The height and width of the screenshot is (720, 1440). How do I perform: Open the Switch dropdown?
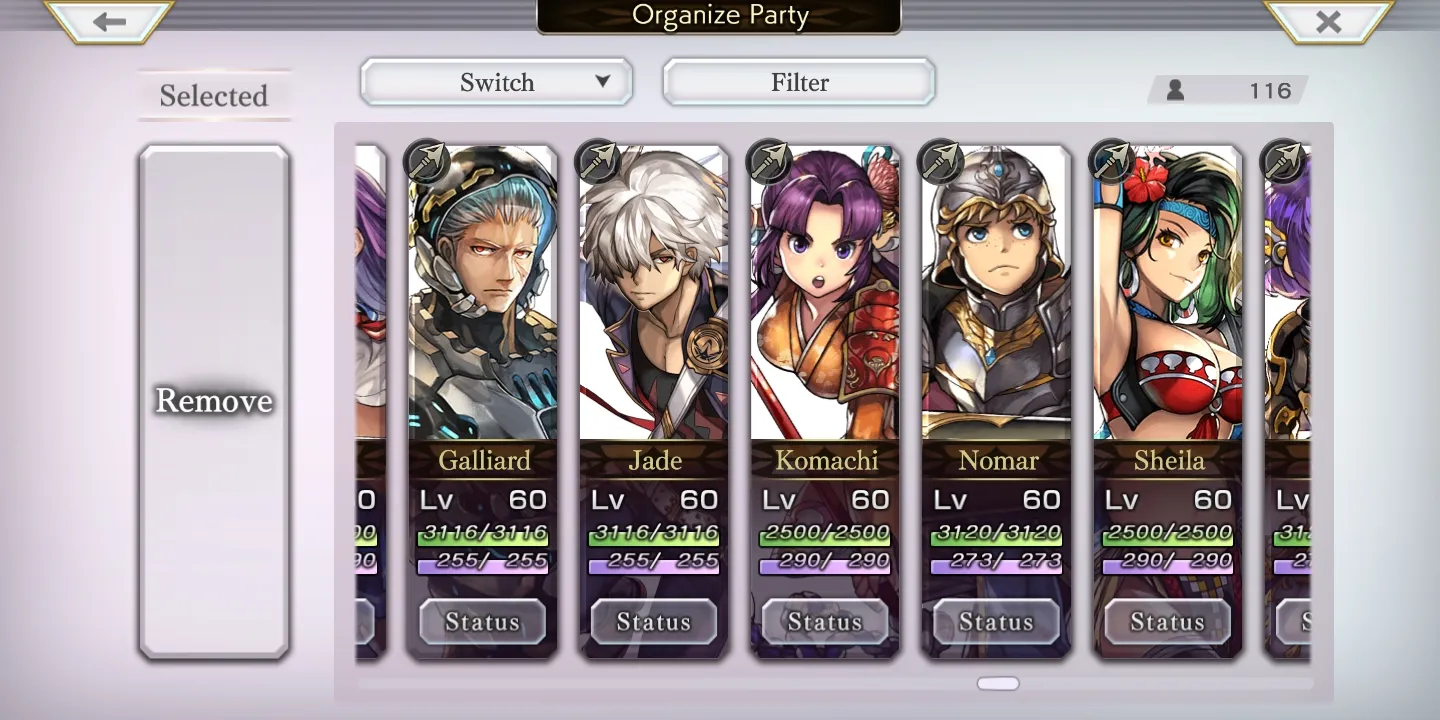tap(497, 82)
